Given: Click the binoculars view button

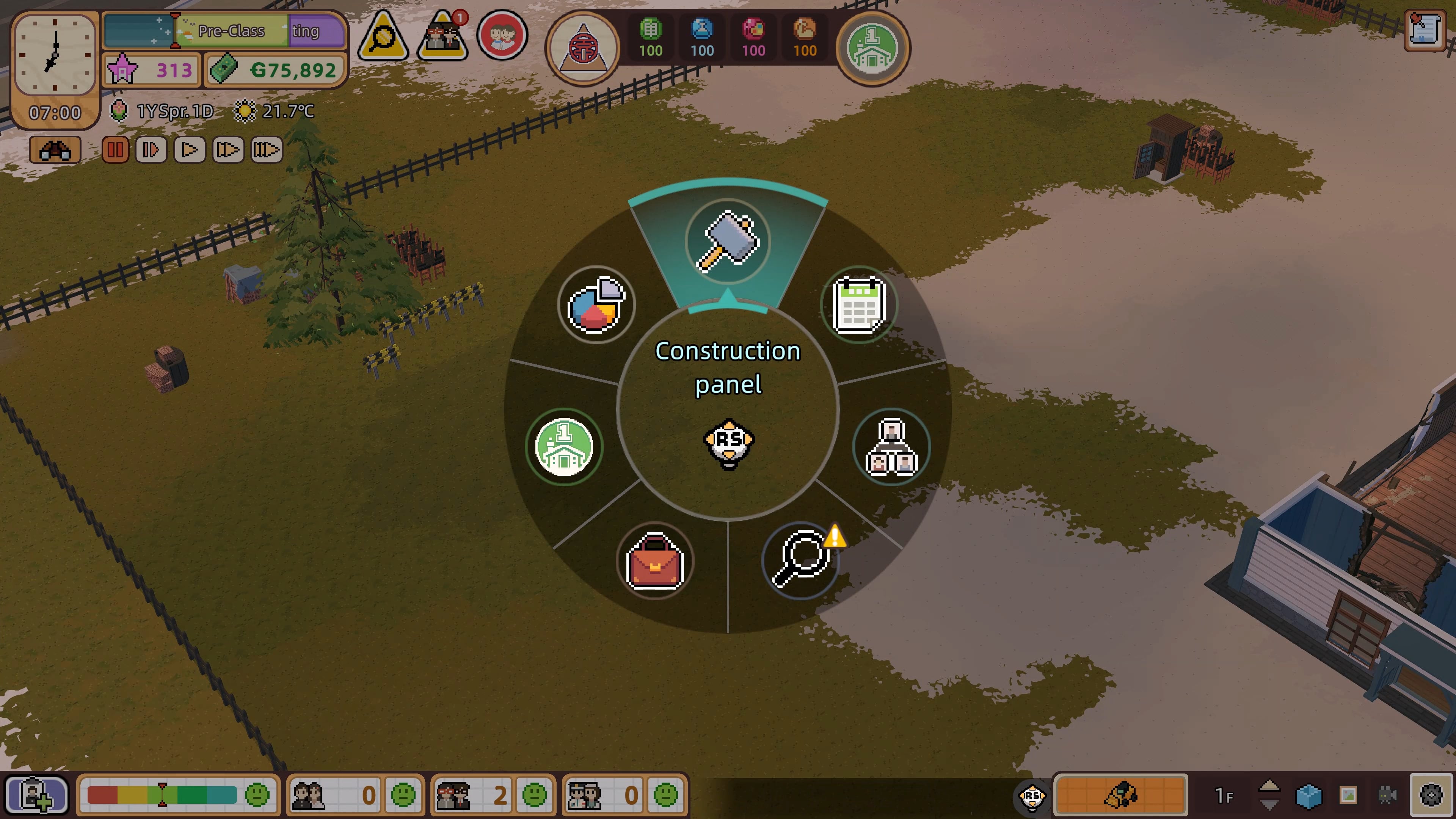Looking at the screenshot, I should tap(54, 151).
